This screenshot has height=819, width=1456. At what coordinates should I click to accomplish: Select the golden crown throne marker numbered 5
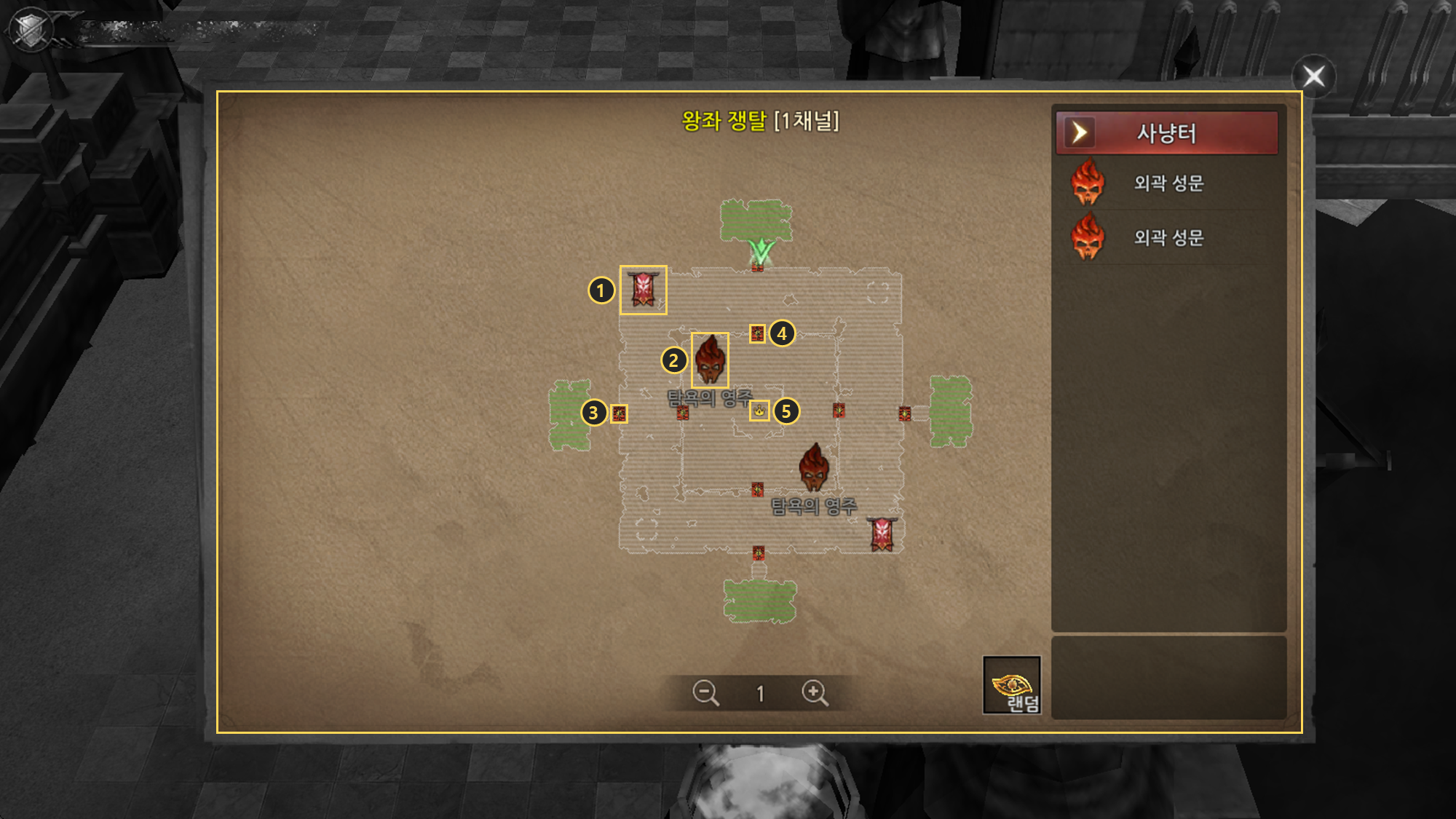759,411
